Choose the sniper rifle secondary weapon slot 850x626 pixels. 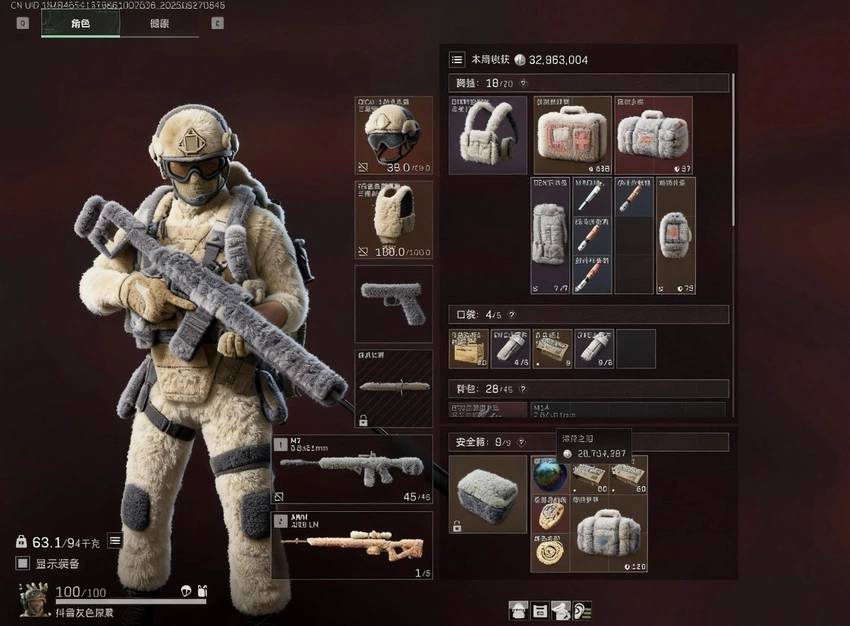352,545
